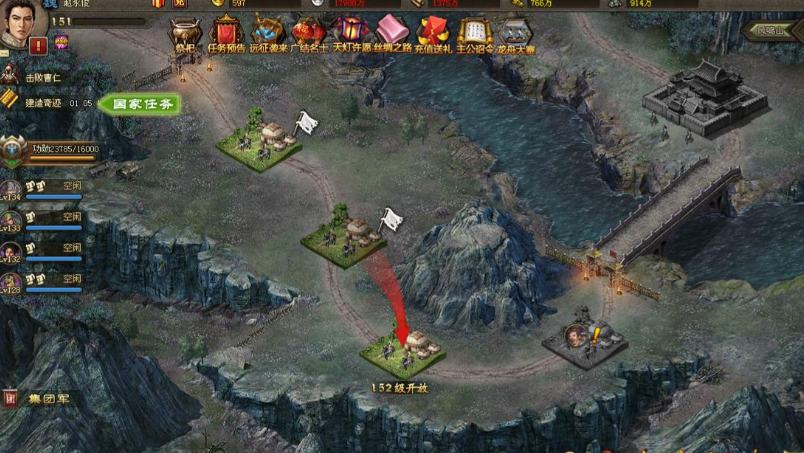Open the 充值送礼 recharge gift icon

(433, 34)
